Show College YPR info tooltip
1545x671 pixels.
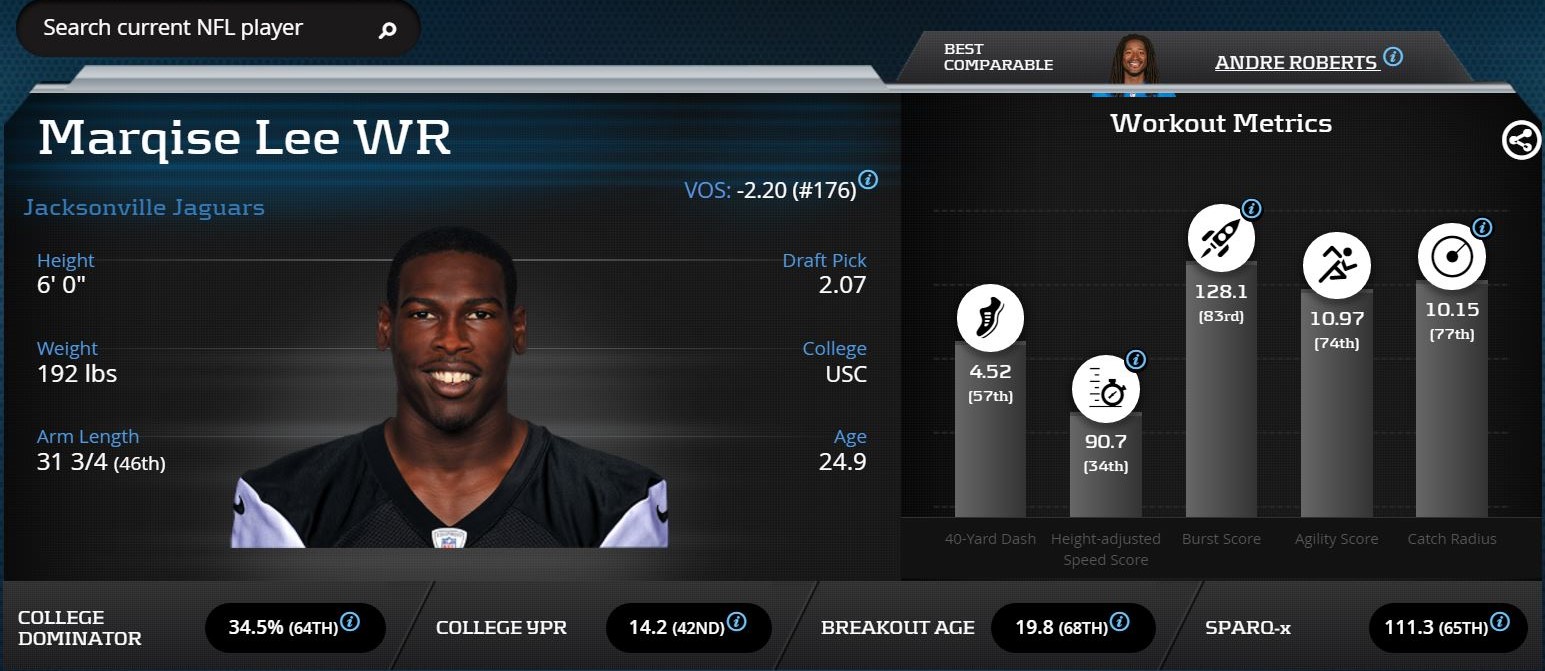736,622
